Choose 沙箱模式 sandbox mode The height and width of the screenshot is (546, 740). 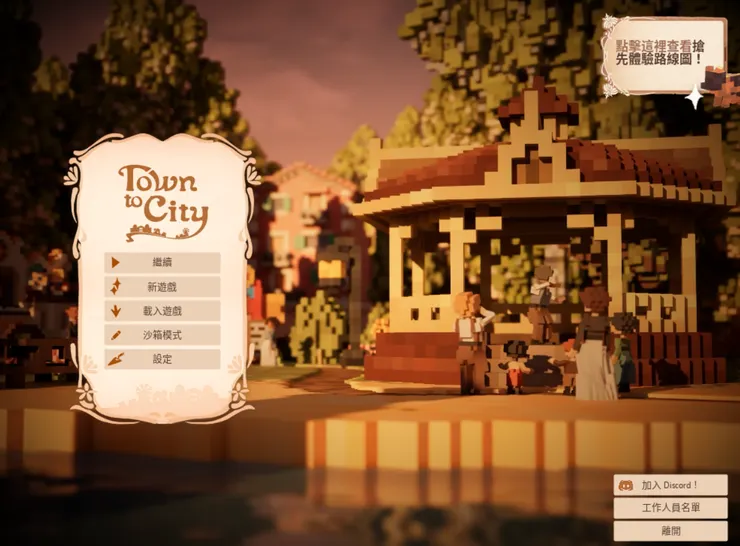tap(162, 335)
